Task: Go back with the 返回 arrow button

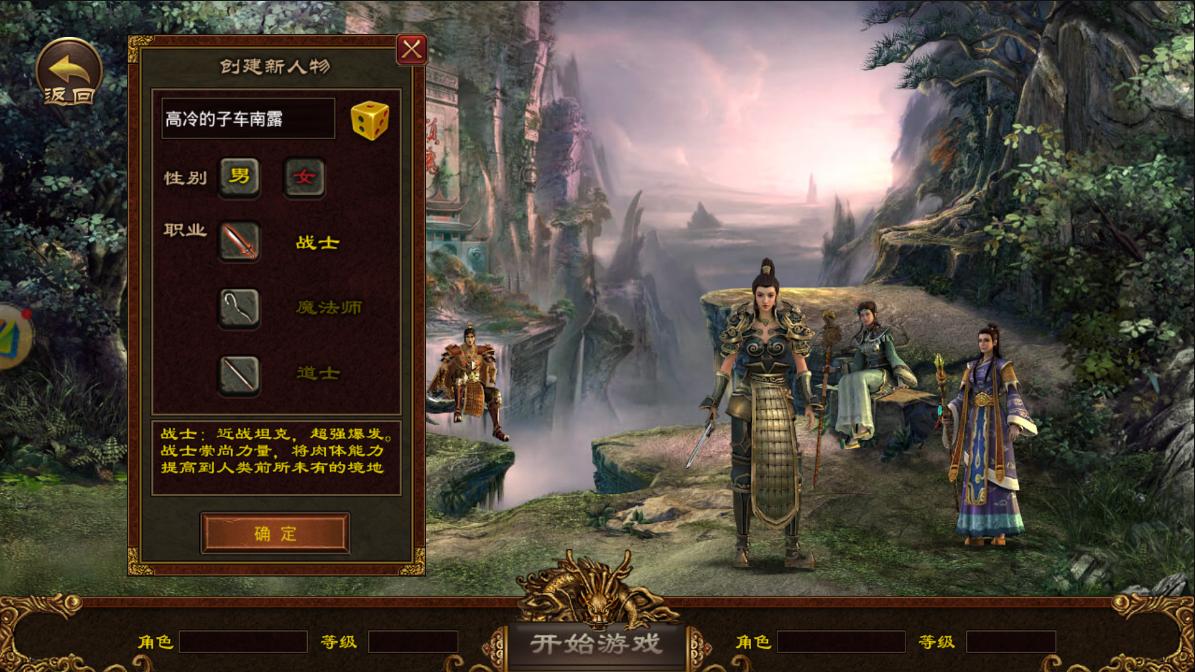Action: 69,73
